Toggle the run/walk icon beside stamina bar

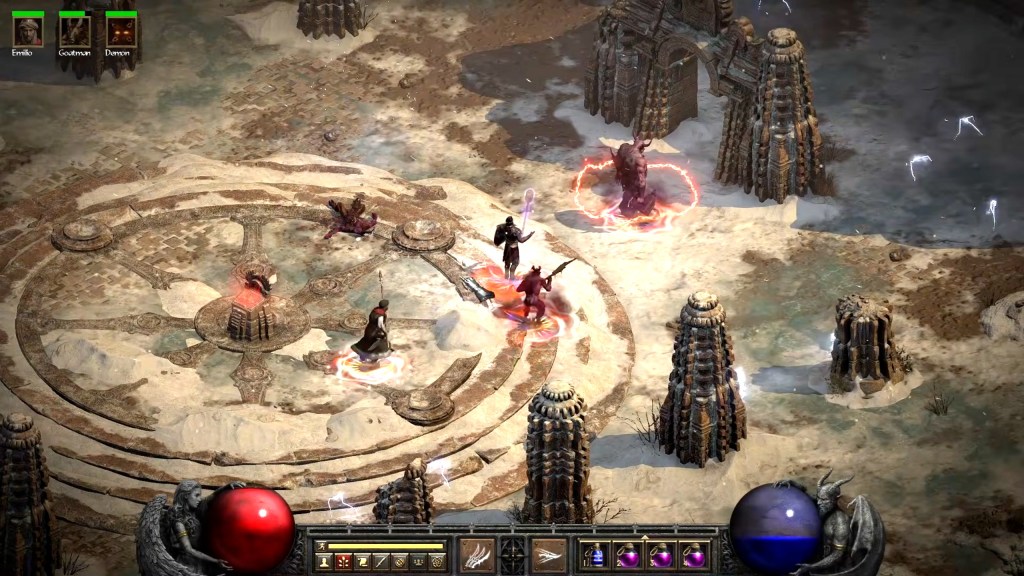tap(322, 546)
